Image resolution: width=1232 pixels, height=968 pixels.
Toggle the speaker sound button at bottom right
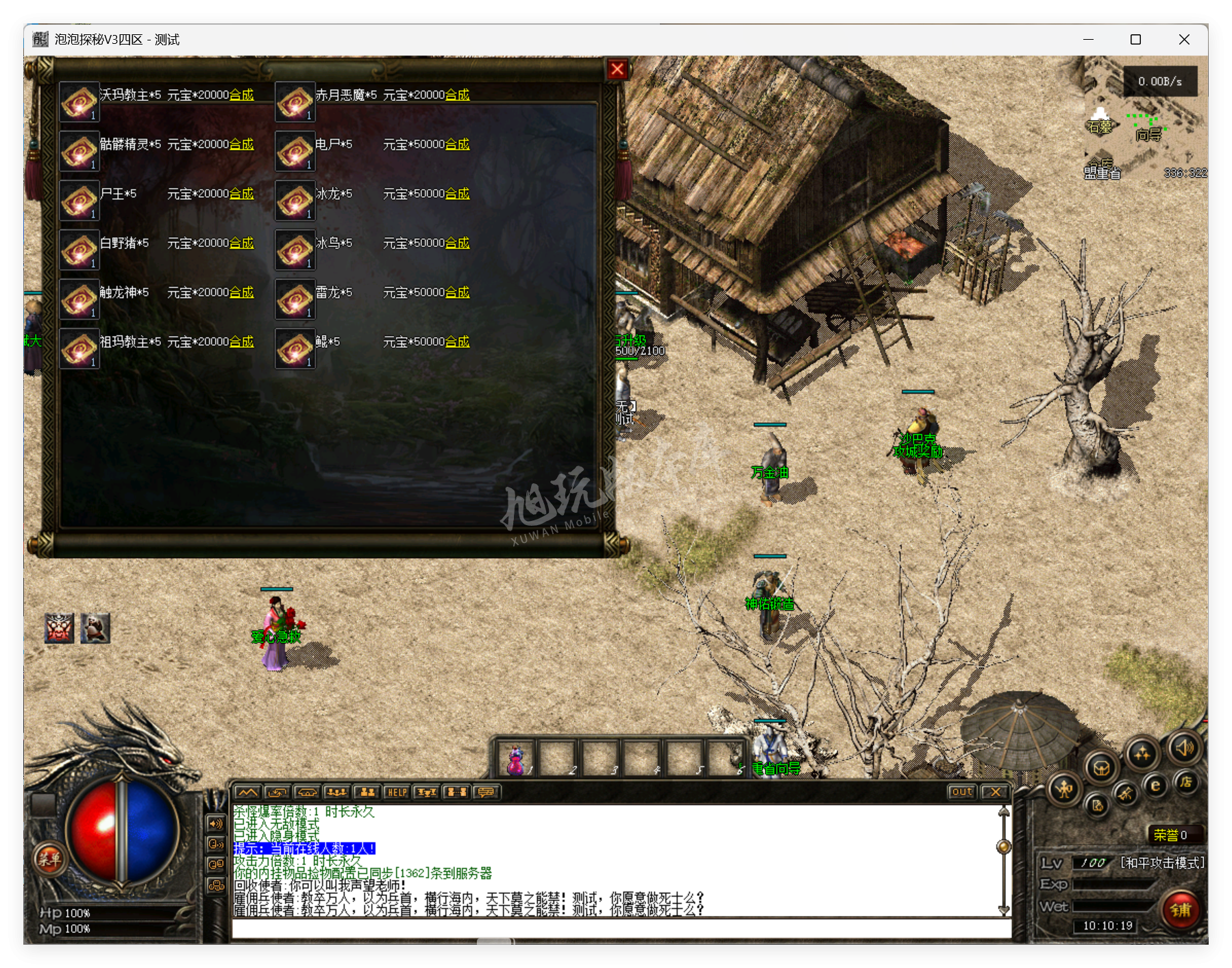tap(1185, 749)
